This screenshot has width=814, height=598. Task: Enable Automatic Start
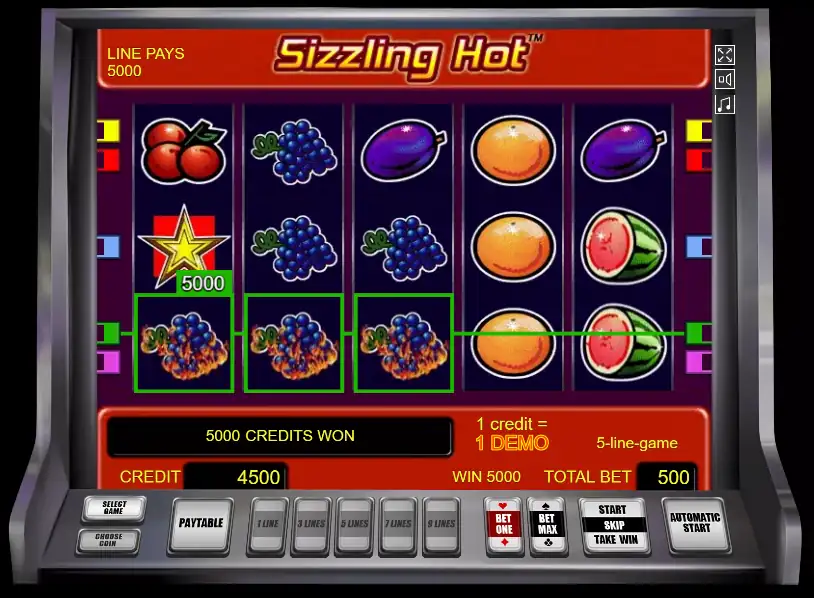(x=695, y=523)
